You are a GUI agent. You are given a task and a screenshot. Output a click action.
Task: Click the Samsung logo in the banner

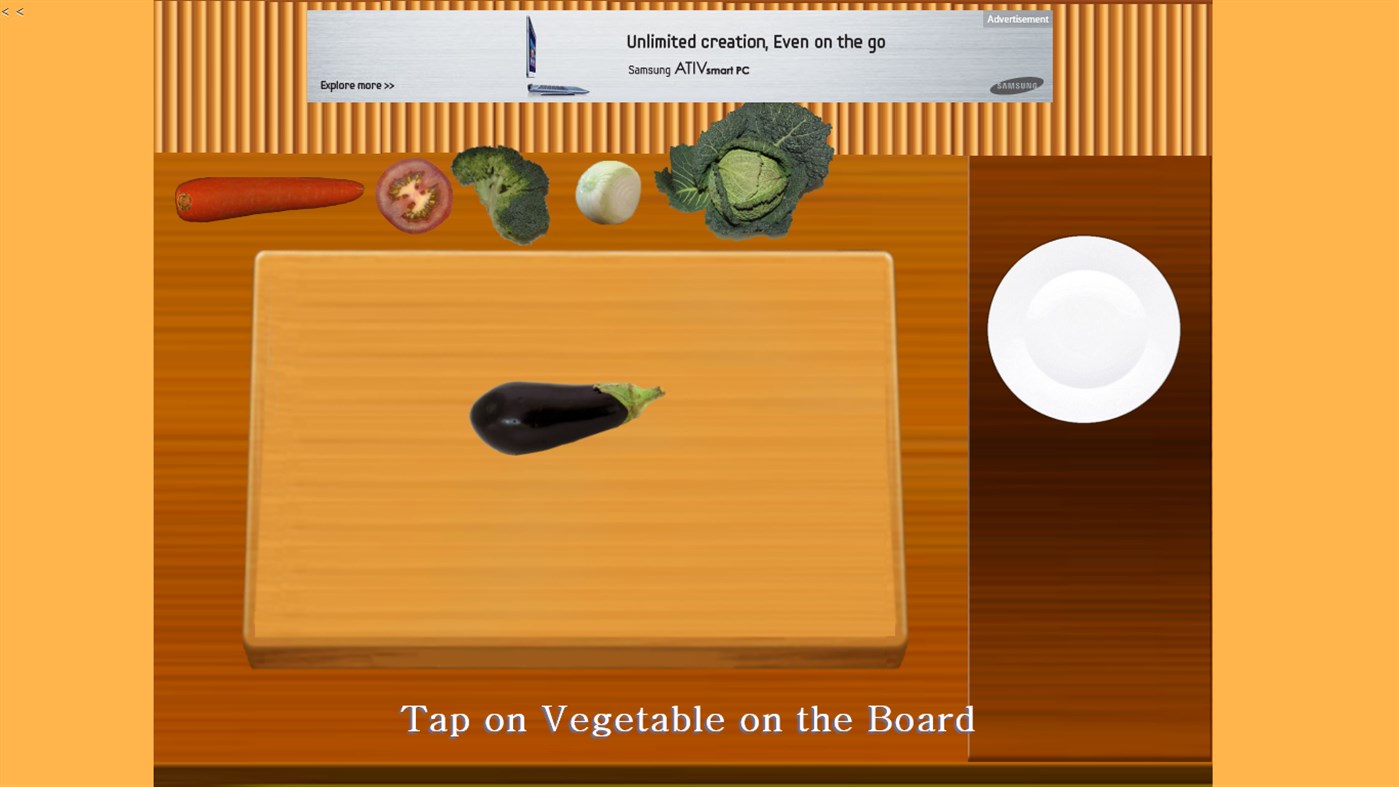pos(1015,86)
